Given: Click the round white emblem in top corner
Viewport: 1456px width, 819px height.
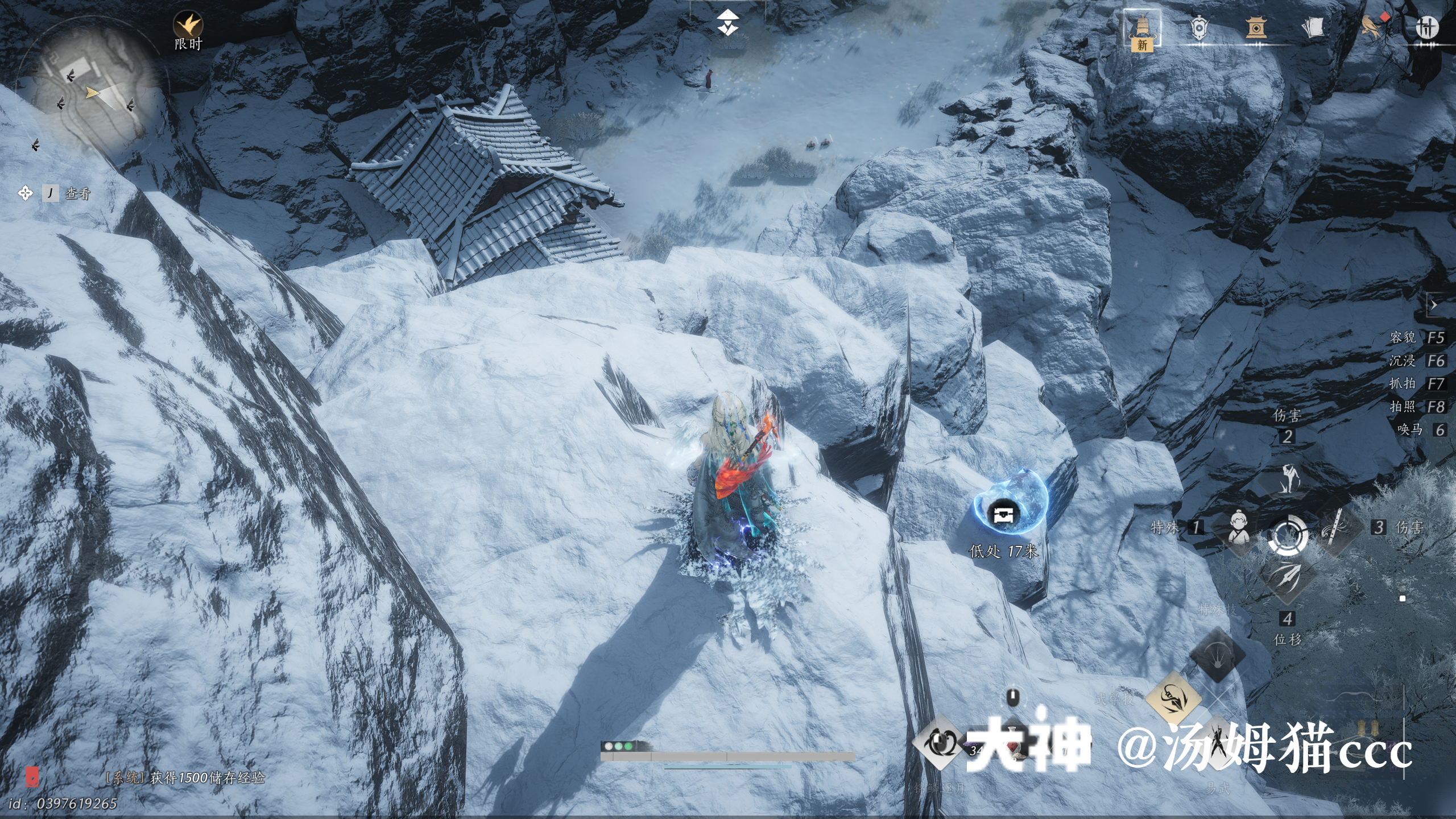Looking at the screenshot, I should pyautogui.click(x=1426, y=27).
